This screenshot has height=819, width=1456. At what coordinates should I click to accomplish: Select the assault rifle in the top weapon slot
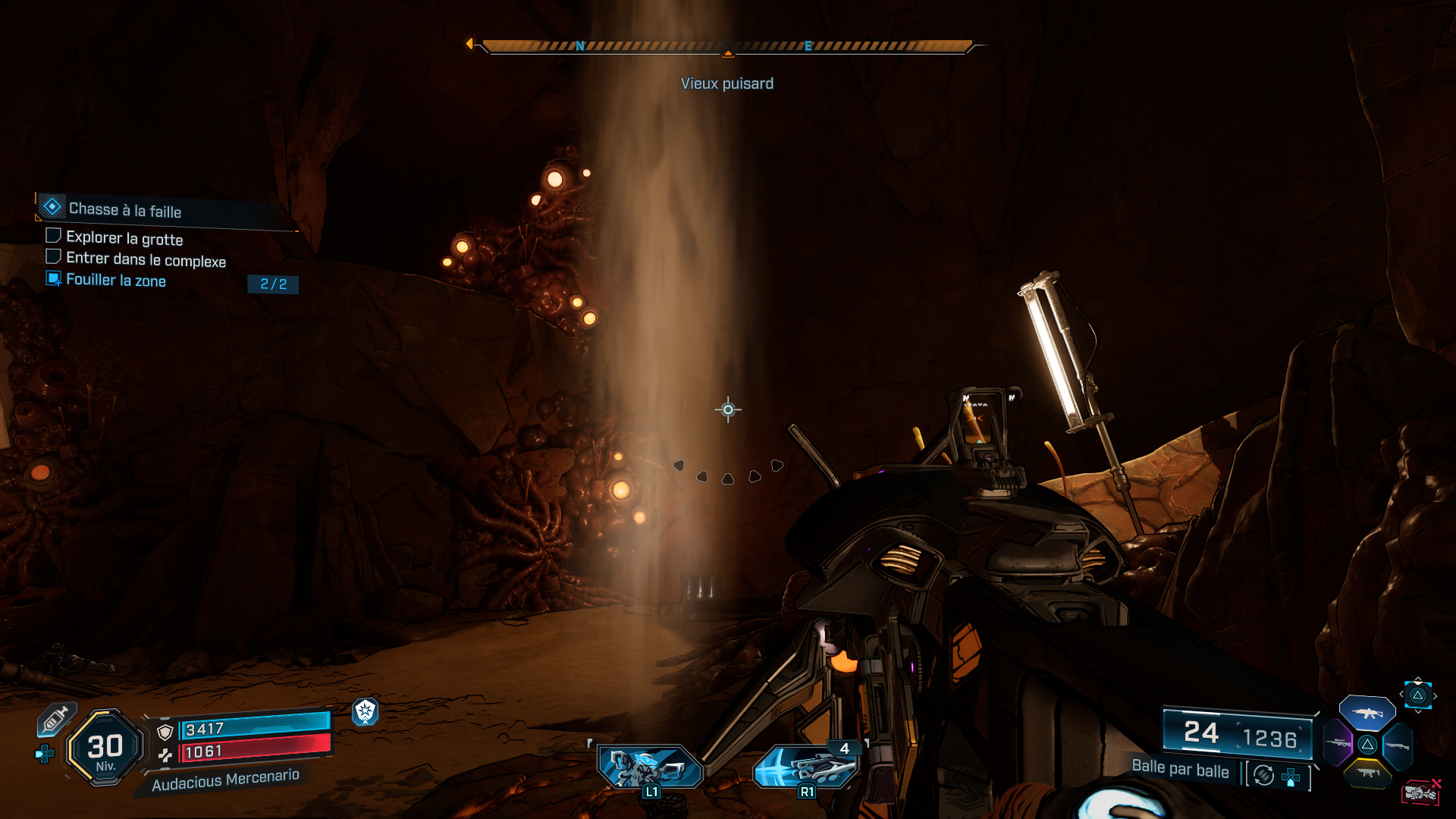(x=1367, y=713)
